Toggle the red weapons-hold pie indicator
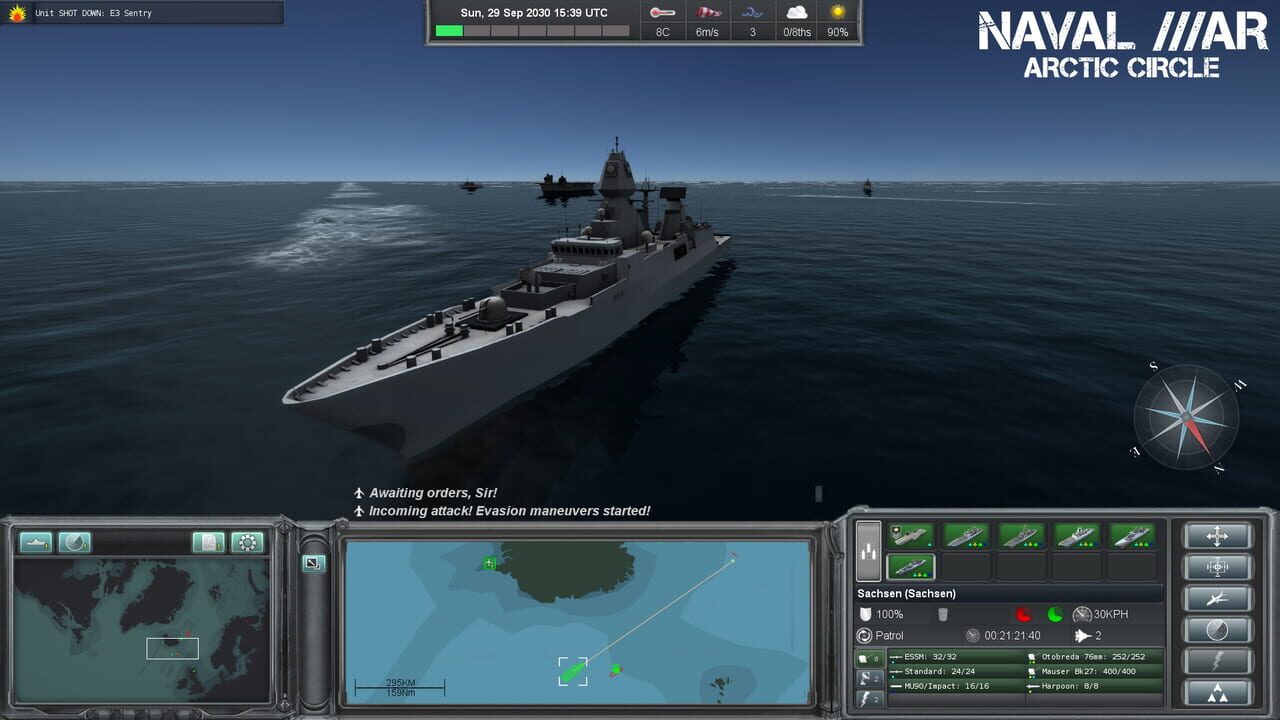Image resolution: width=1280 pixels, height=720 pixels. [1023, 614]
